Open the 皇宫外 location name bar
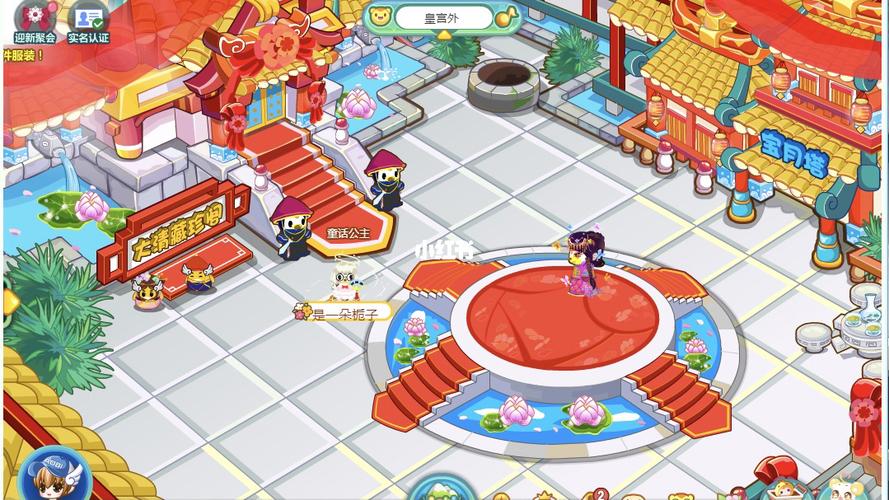The width and height of the screenshot is (889, 500). (443, 17)
